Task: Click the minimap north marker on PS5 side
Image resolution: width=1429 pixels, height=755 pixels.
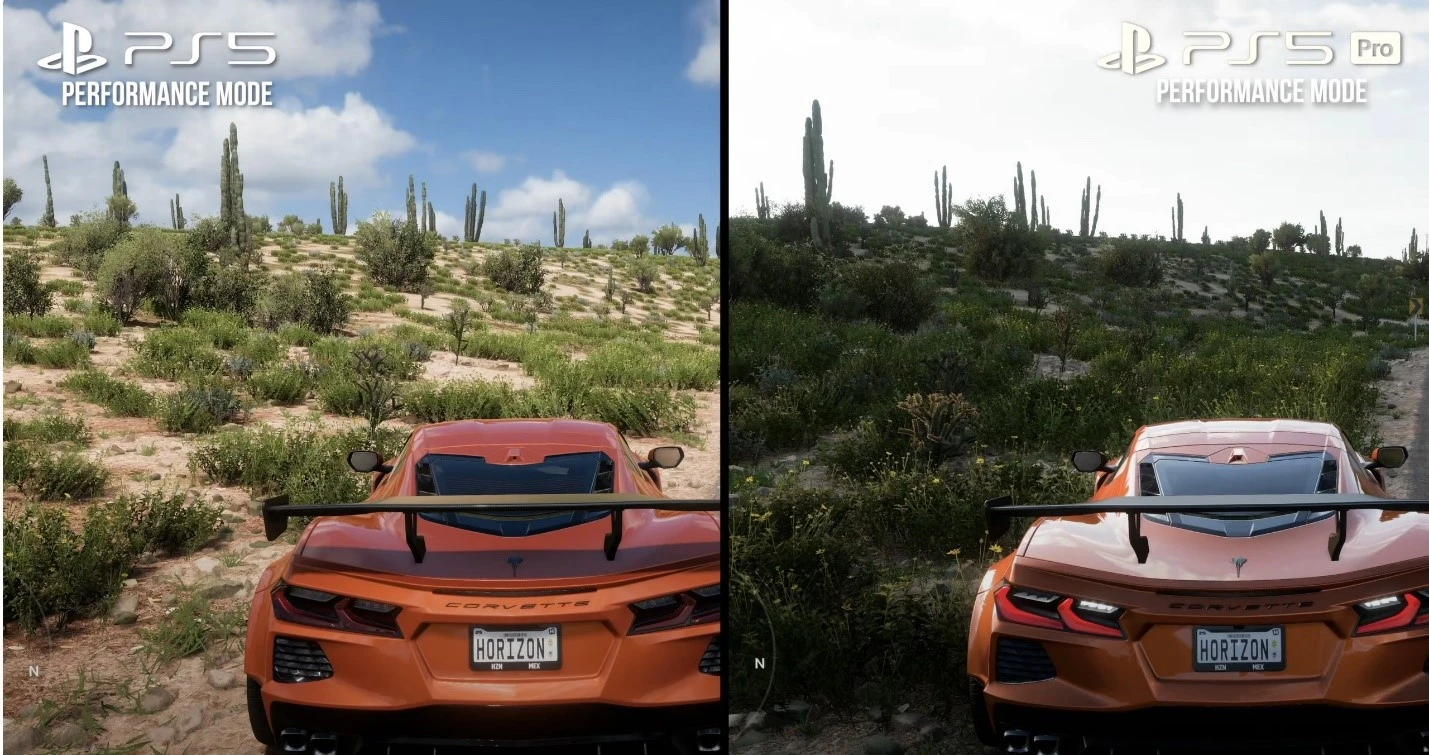Action: pyautogui.click(x=33, y=671)
